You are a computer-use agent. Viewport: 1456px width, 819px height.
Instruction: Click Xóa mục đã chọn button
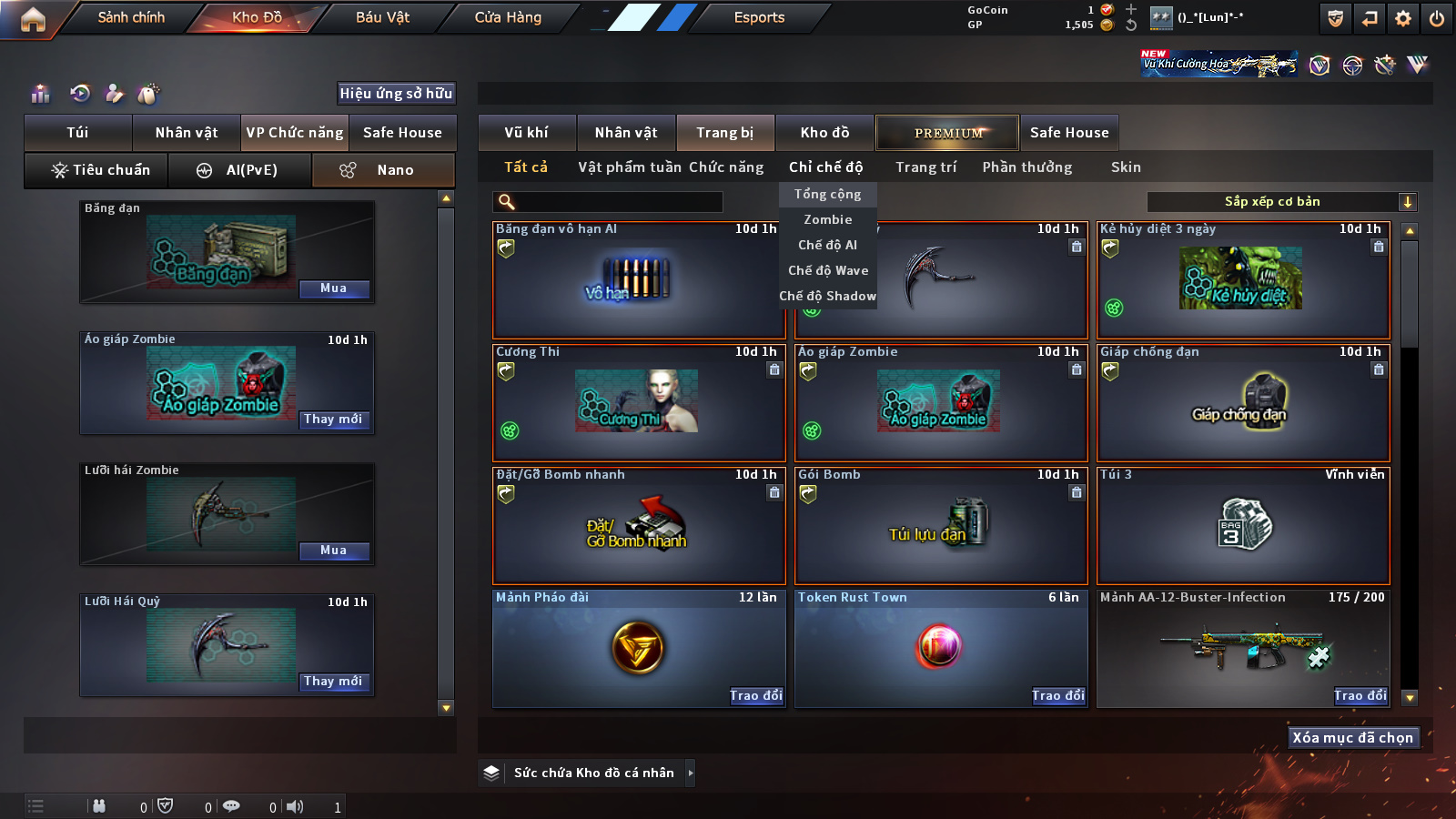(1353, 738)
